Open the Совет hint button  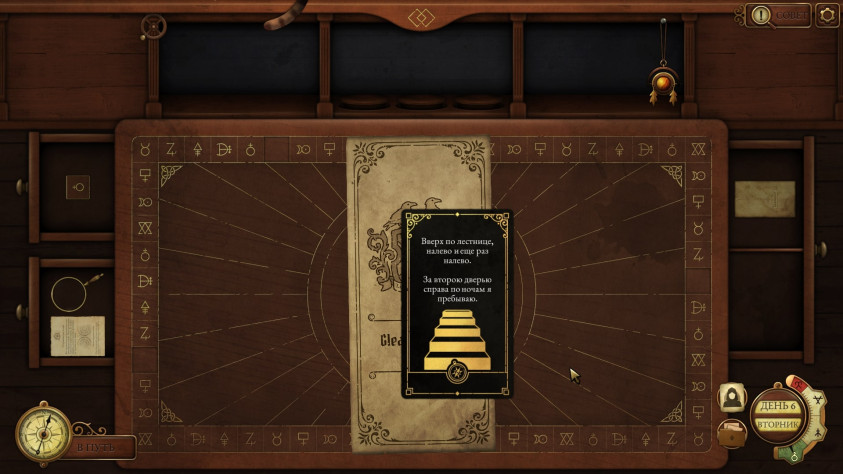[x=777, y=15]
